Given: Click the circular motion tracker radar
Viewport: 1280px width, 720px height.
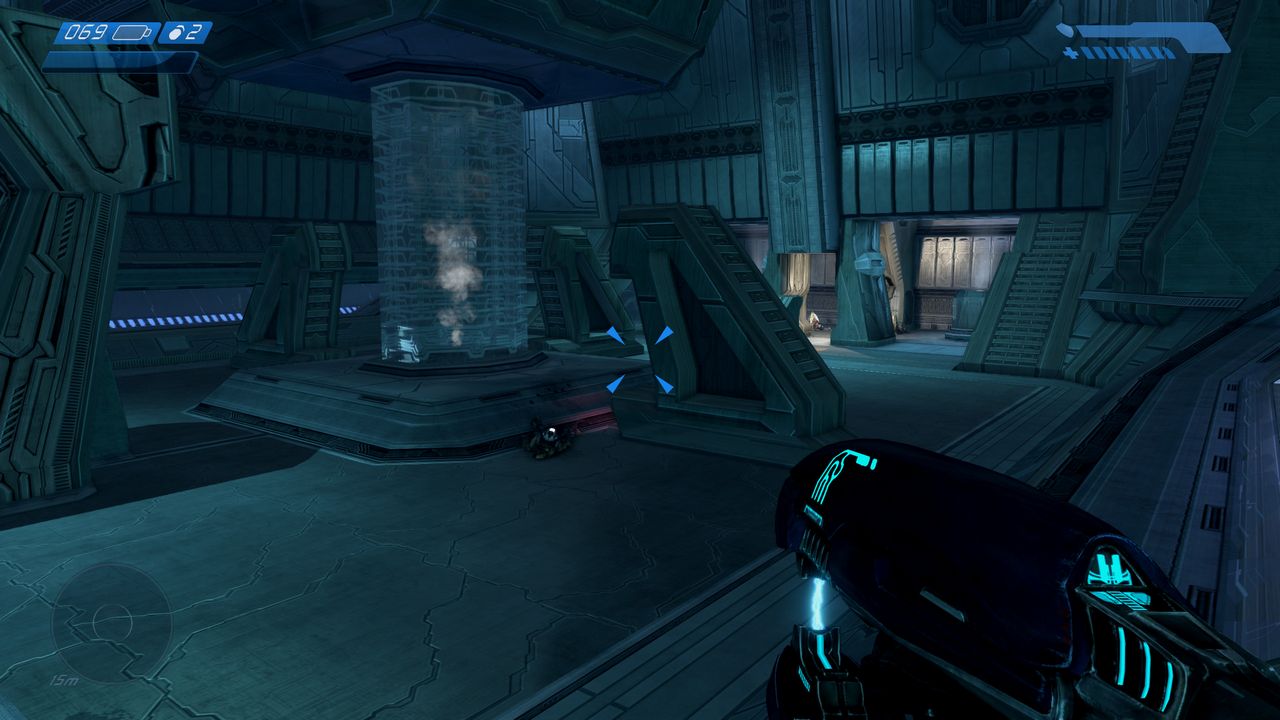Looking at the screenshot, I should (x=111, y=623).
